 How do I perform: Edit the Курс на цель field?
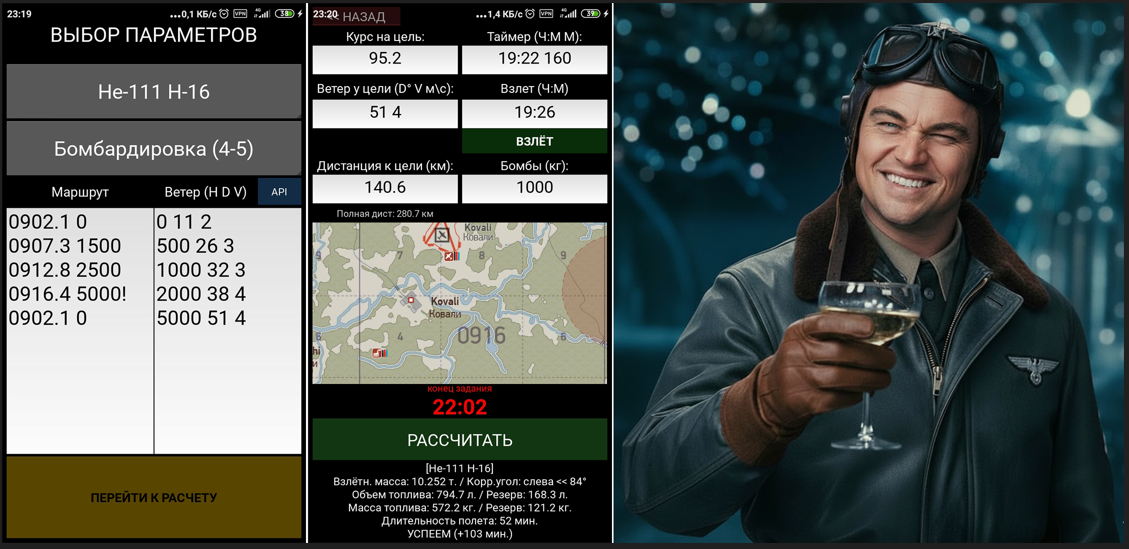click(385, 59)
